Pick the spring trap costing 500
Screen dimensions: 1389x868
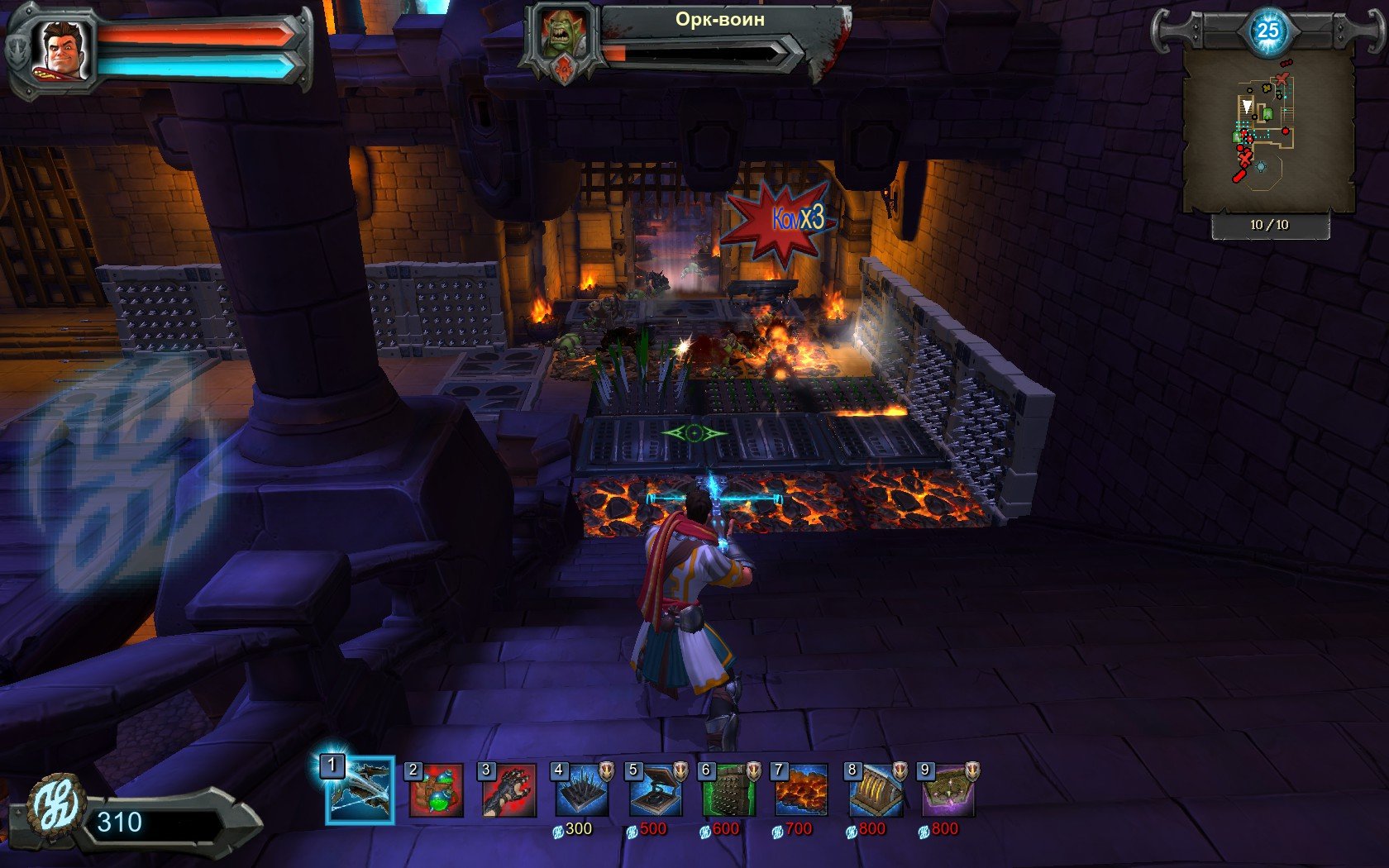pyautogui.click(x=655, y=791)
